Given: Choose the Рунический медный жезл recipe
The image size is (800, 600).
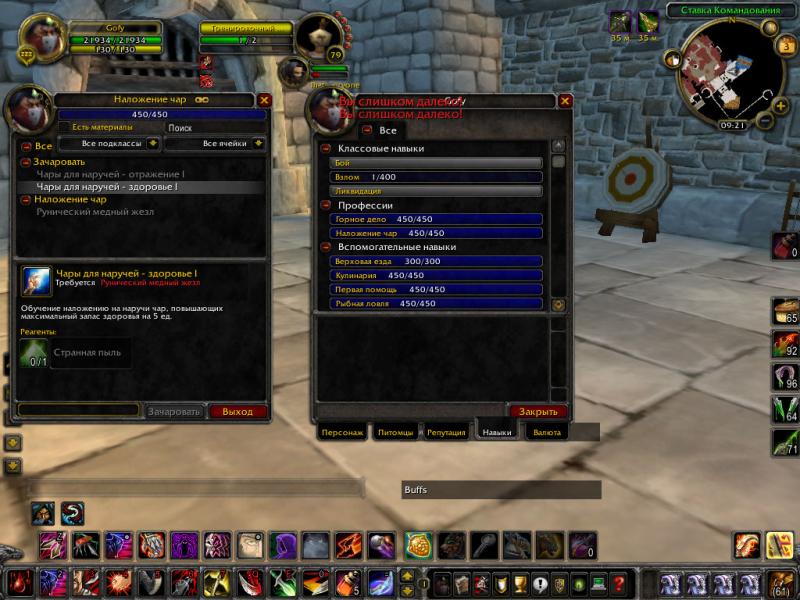Looking at the screenshot, I should tap(95, 212).
